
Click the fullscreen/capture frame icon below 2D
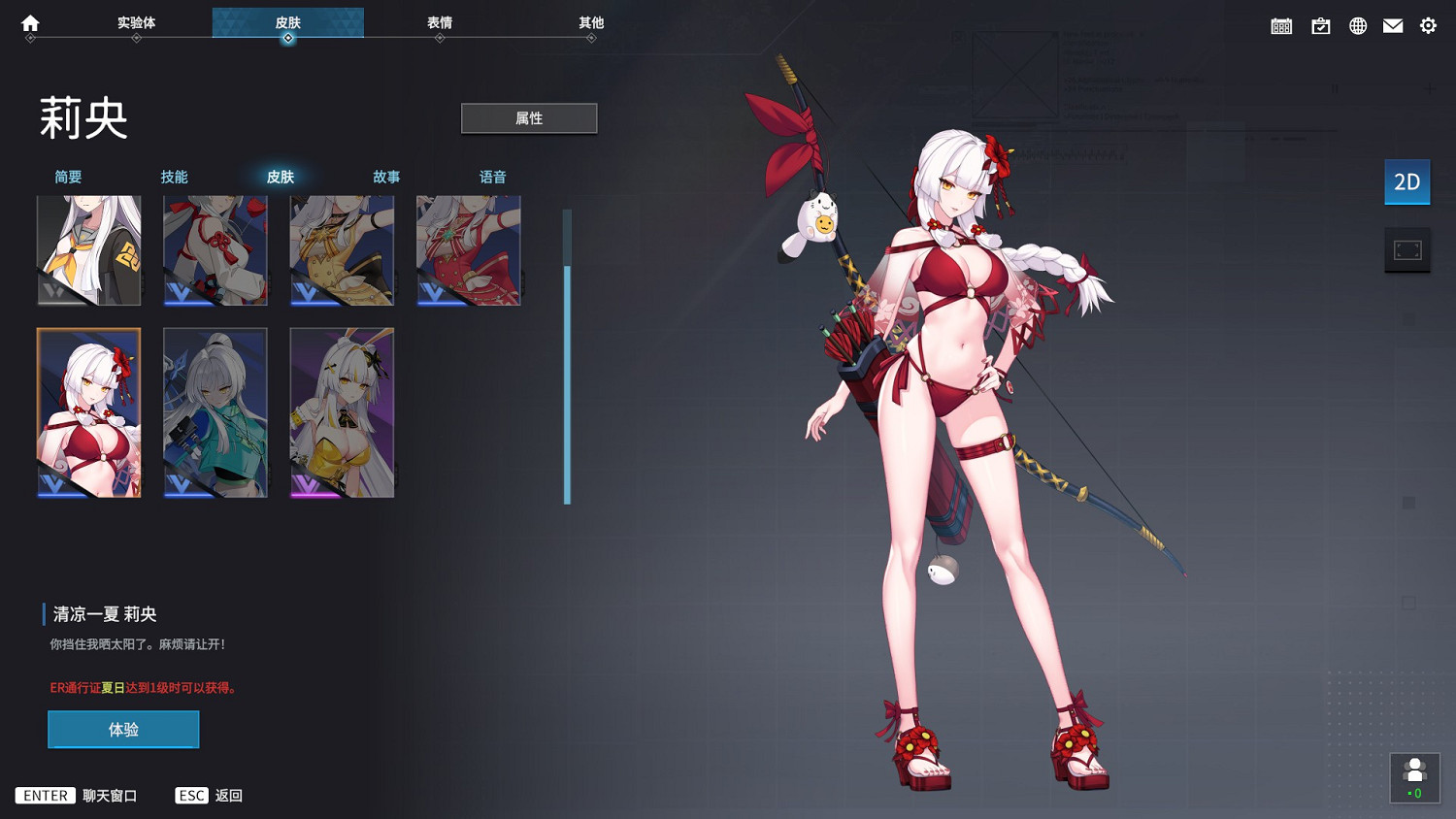tap(1407, 249)
